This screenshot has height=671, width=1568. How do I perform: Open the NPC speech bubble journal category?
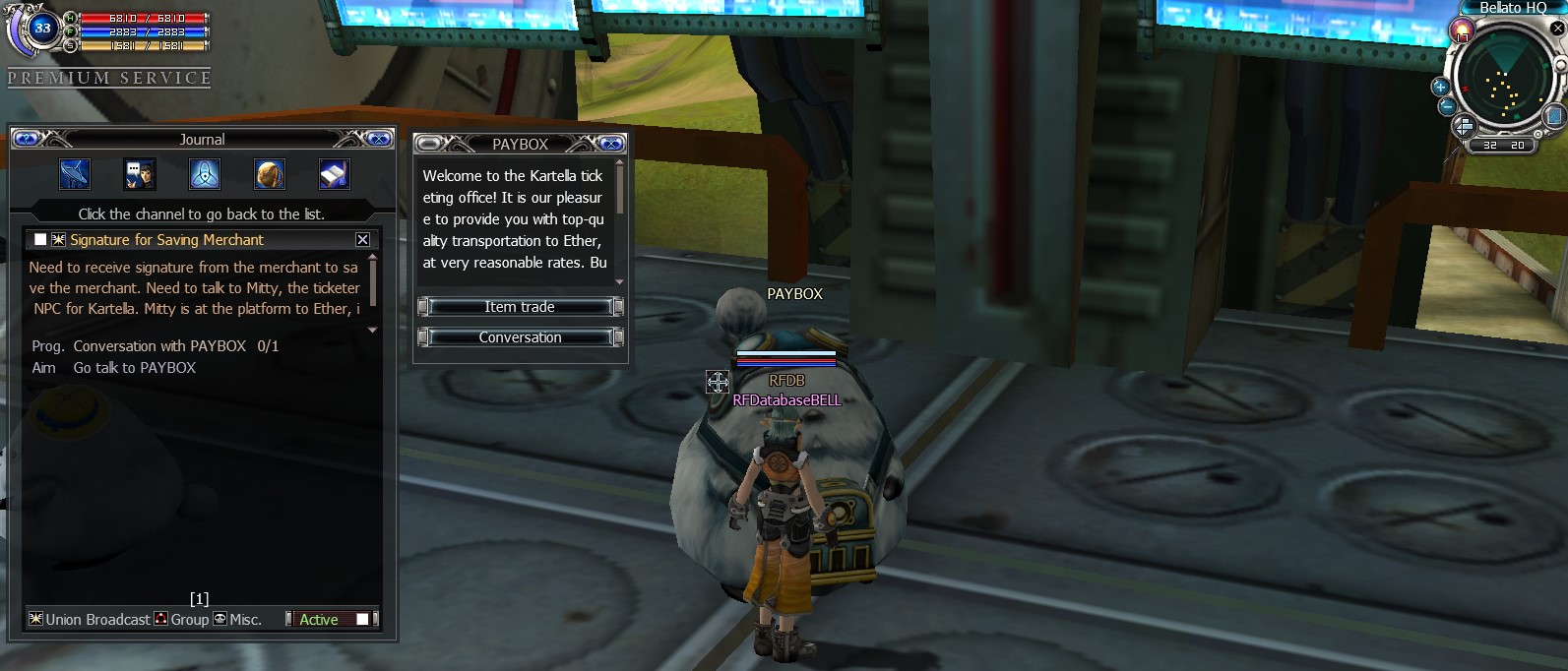click(140, 174)
